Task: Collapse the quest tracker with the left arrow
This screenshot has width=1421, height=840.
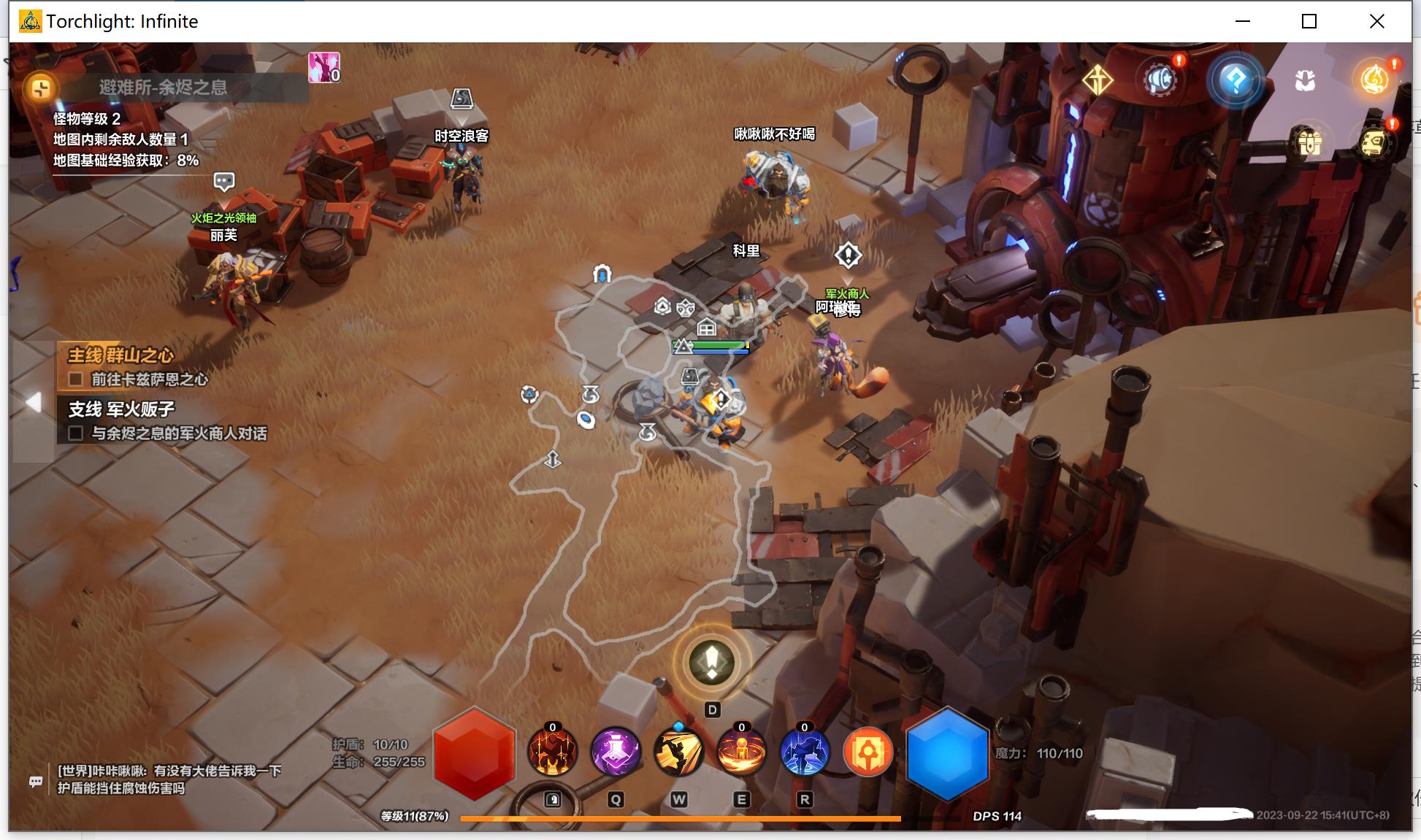Action: [33, 402]
